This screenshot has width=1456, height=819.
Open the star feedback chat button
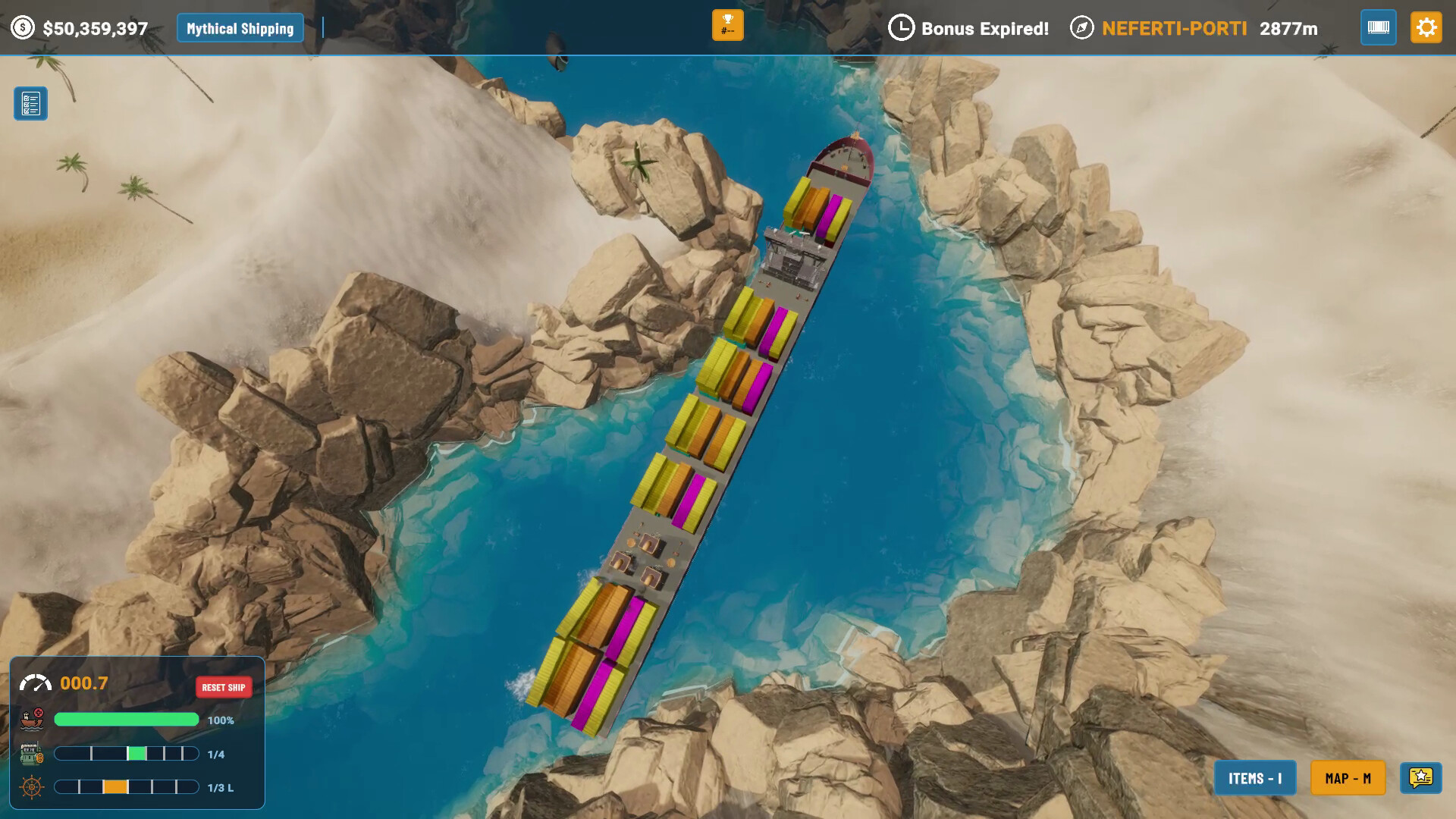(x=1420, y=777)
